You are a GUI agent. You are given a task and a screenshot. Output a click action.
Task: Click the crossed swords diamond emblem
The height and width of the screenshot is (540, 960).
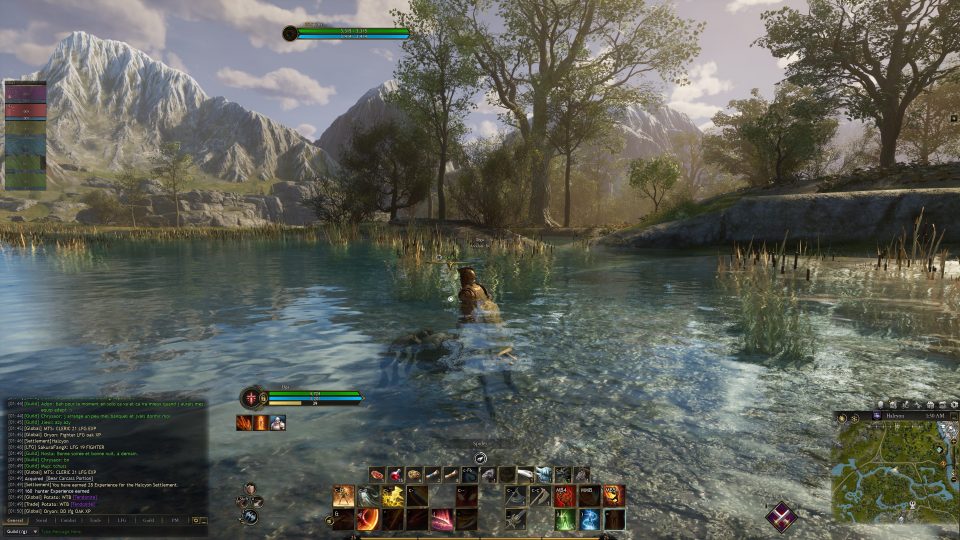point(781,516)
